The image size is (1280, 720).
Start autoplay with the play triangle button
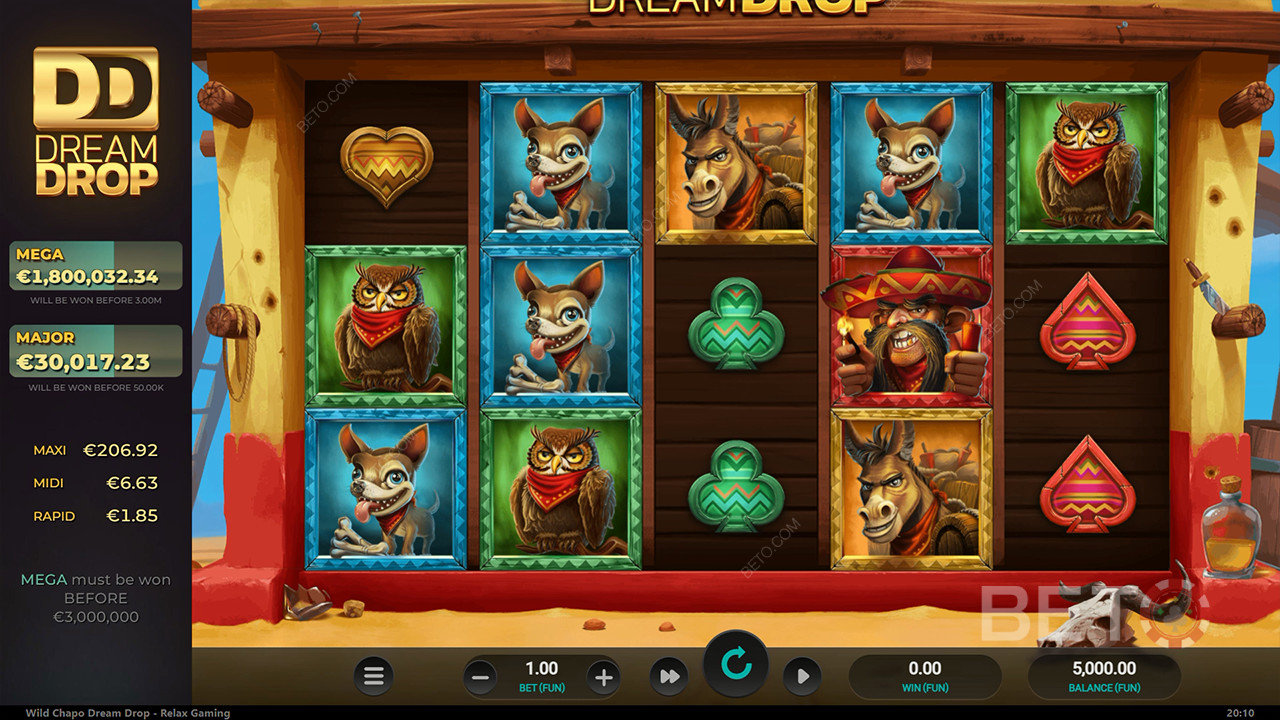coord(802,677)
